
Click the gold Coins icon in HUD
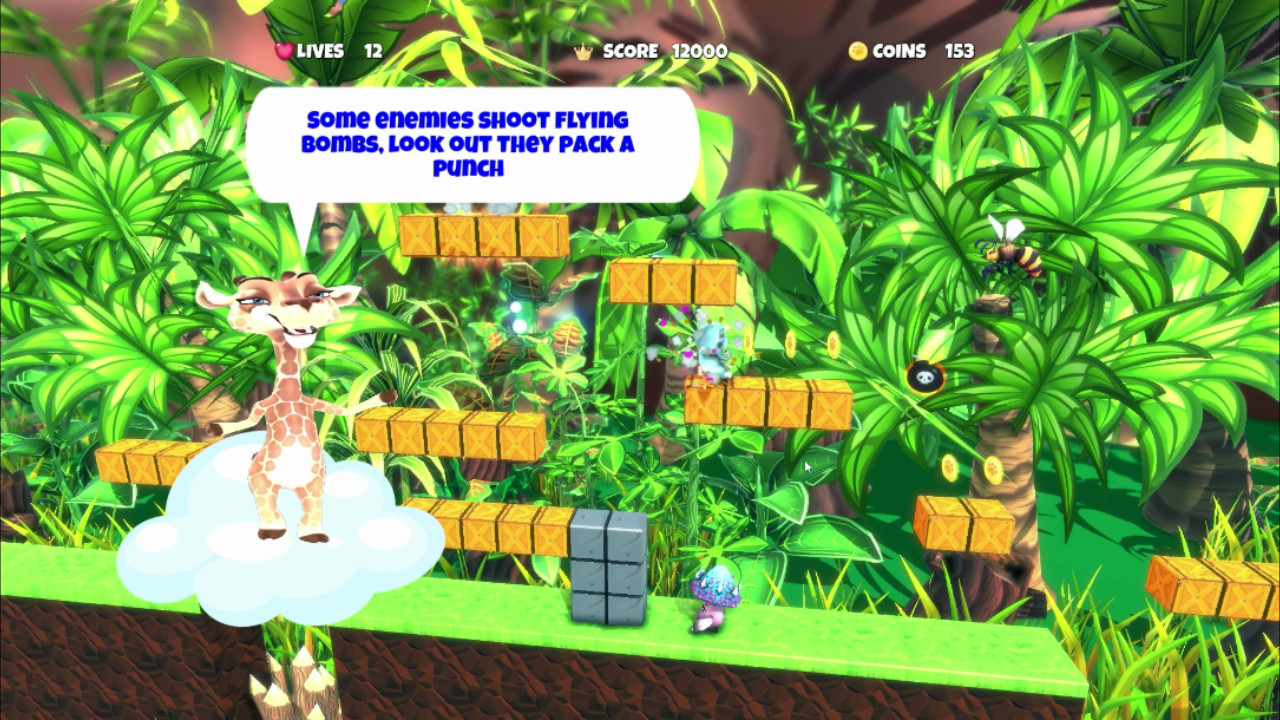[x=856, y=51]
